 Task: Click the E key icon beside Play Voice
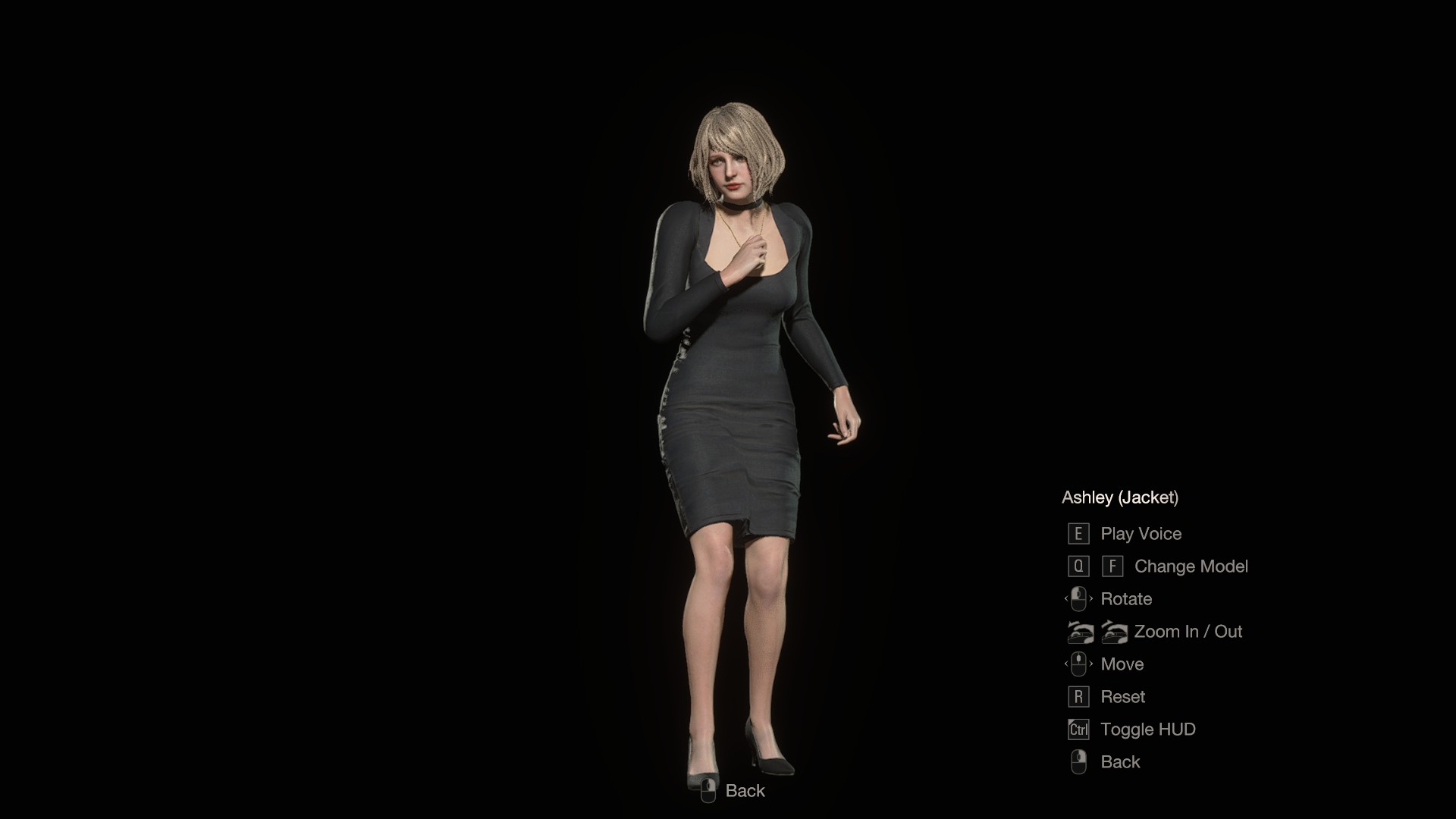click(1079, 533)
